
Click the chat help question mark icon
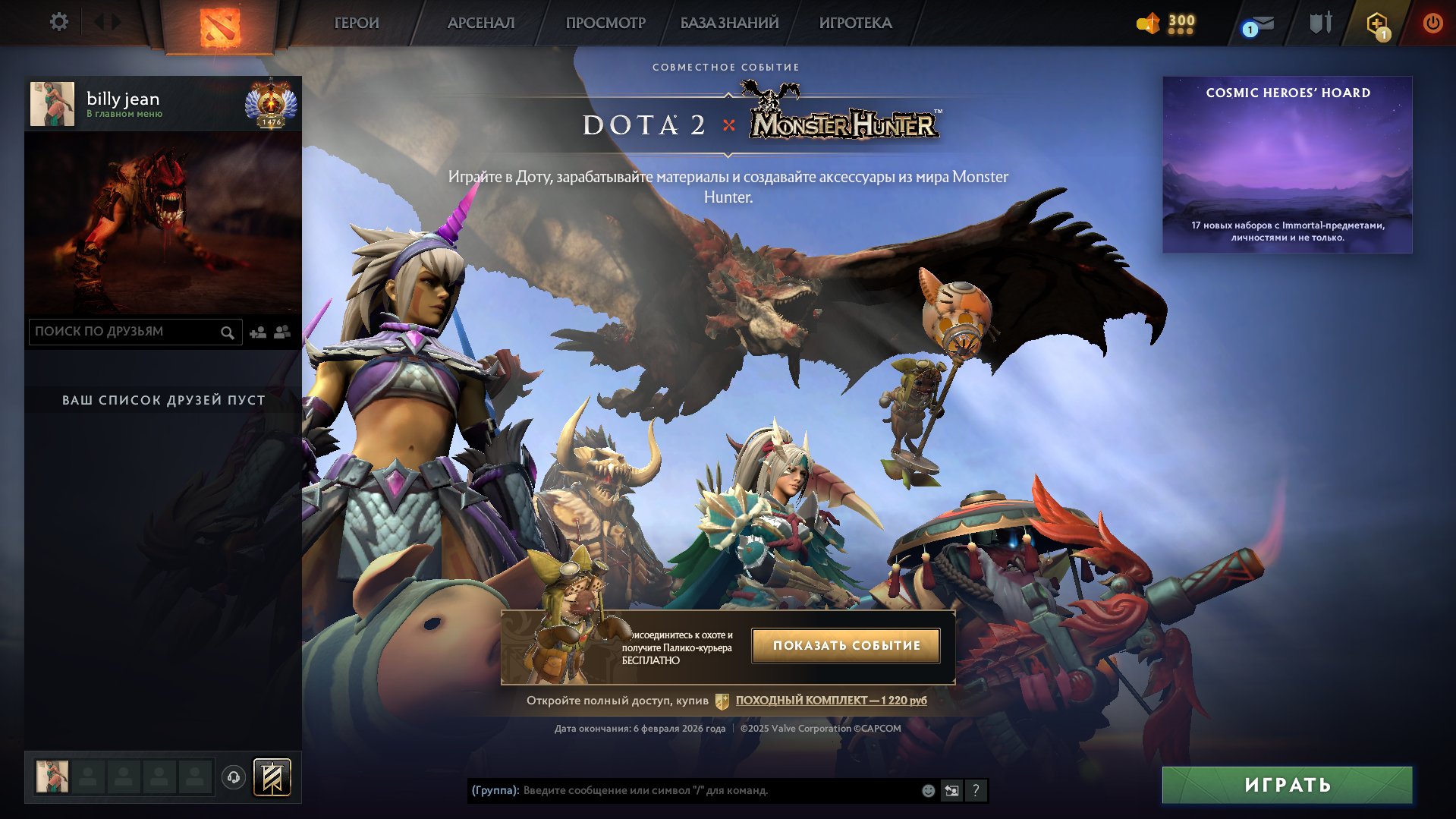coord(976,790)
